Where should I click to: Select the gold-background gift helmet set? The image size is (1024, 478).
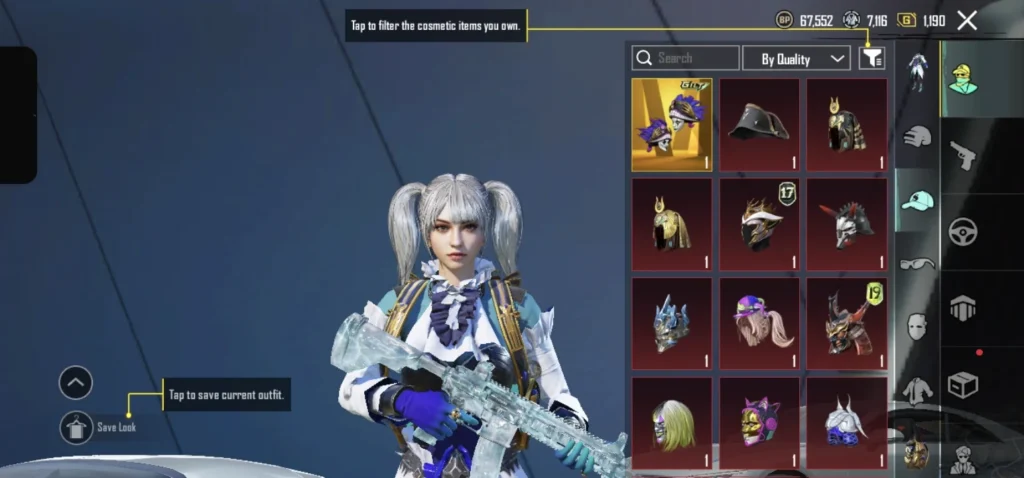pos(672,124)
